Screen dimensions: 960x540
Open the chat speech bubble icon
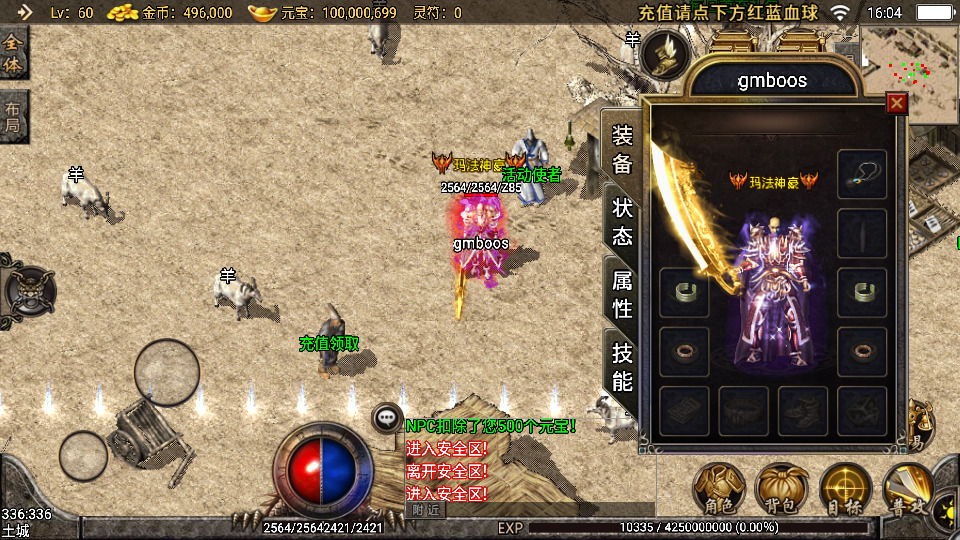[387, 418]
